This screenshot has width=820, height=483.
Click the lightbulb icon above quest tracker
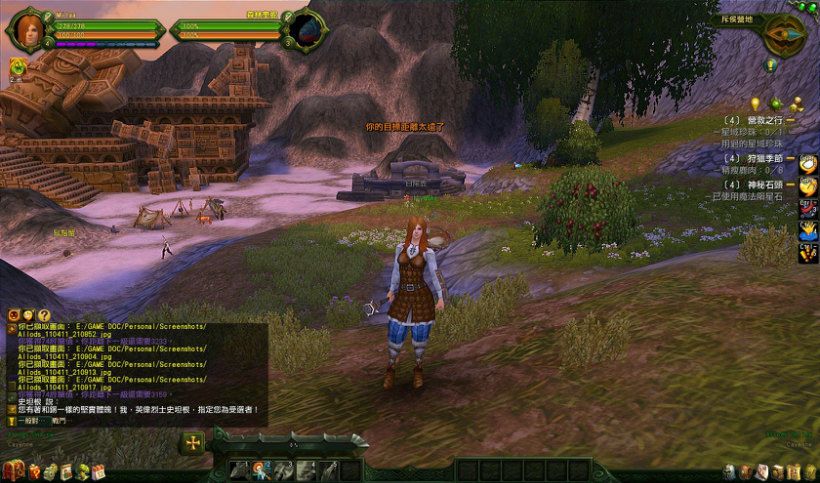click(755, 104)
